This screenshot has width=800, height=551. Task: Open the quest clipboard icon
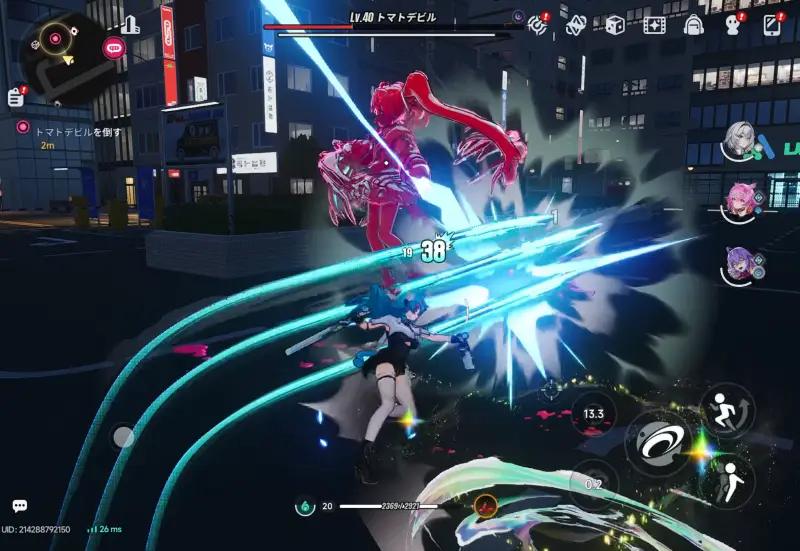click(15, 96)
